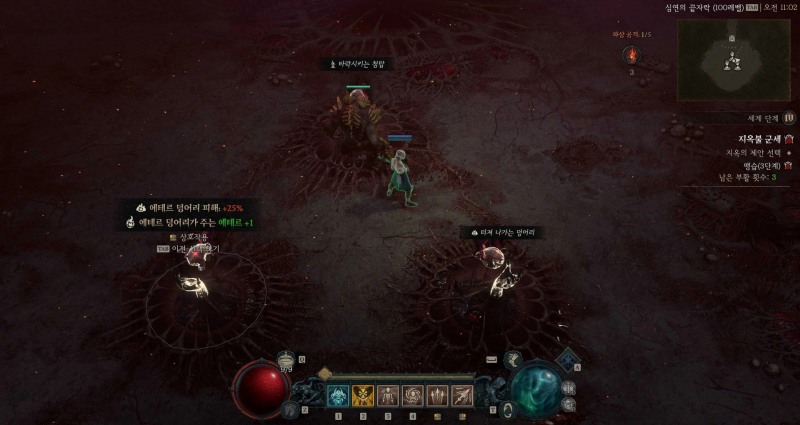Click the 세계 단계 world tier icon
Image resolution: width=800 pixels, height=425 pixels.
[x=789, y=117]
